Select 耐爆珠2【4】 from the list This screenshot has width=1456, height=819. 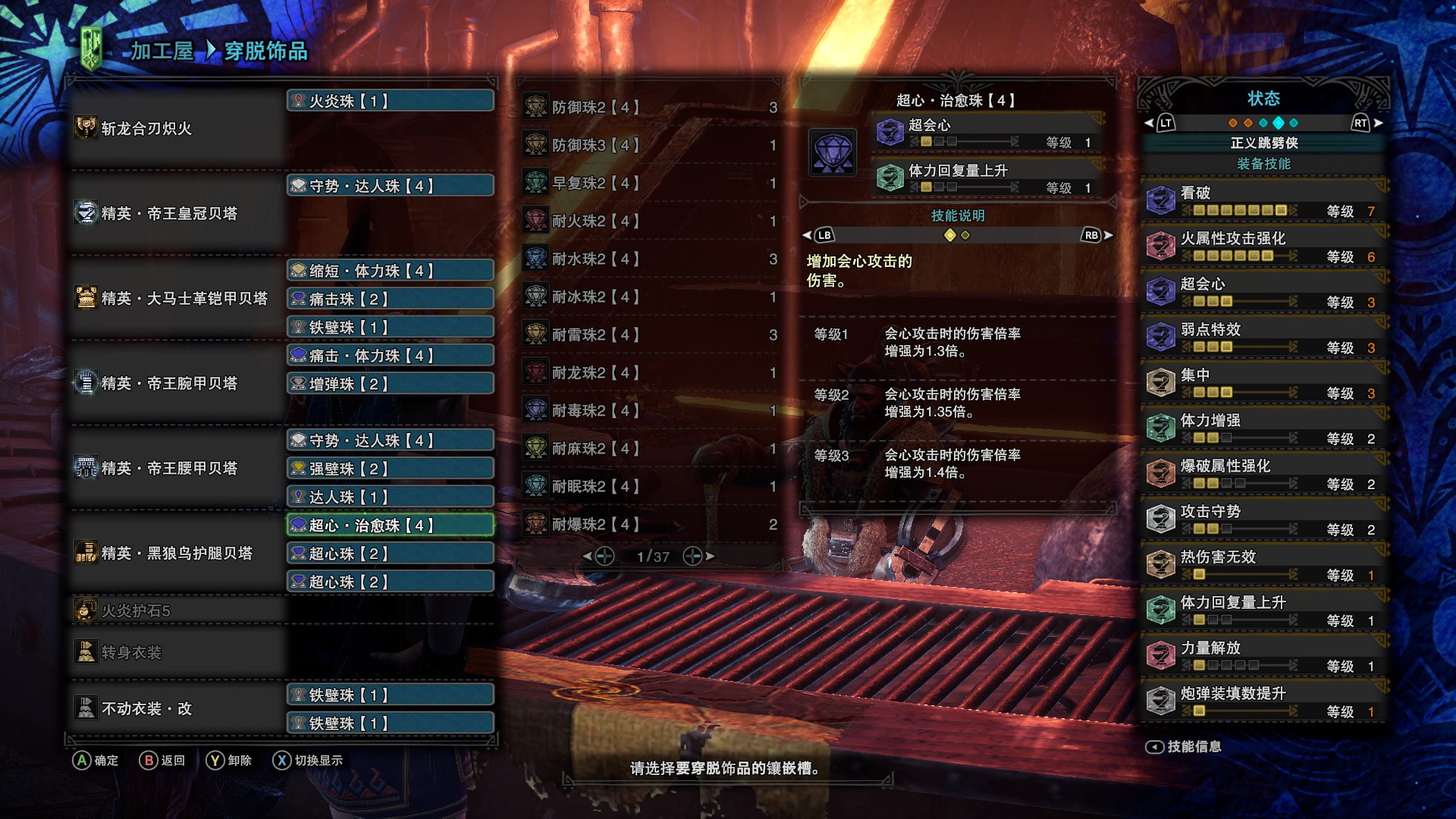click(648, 525)
